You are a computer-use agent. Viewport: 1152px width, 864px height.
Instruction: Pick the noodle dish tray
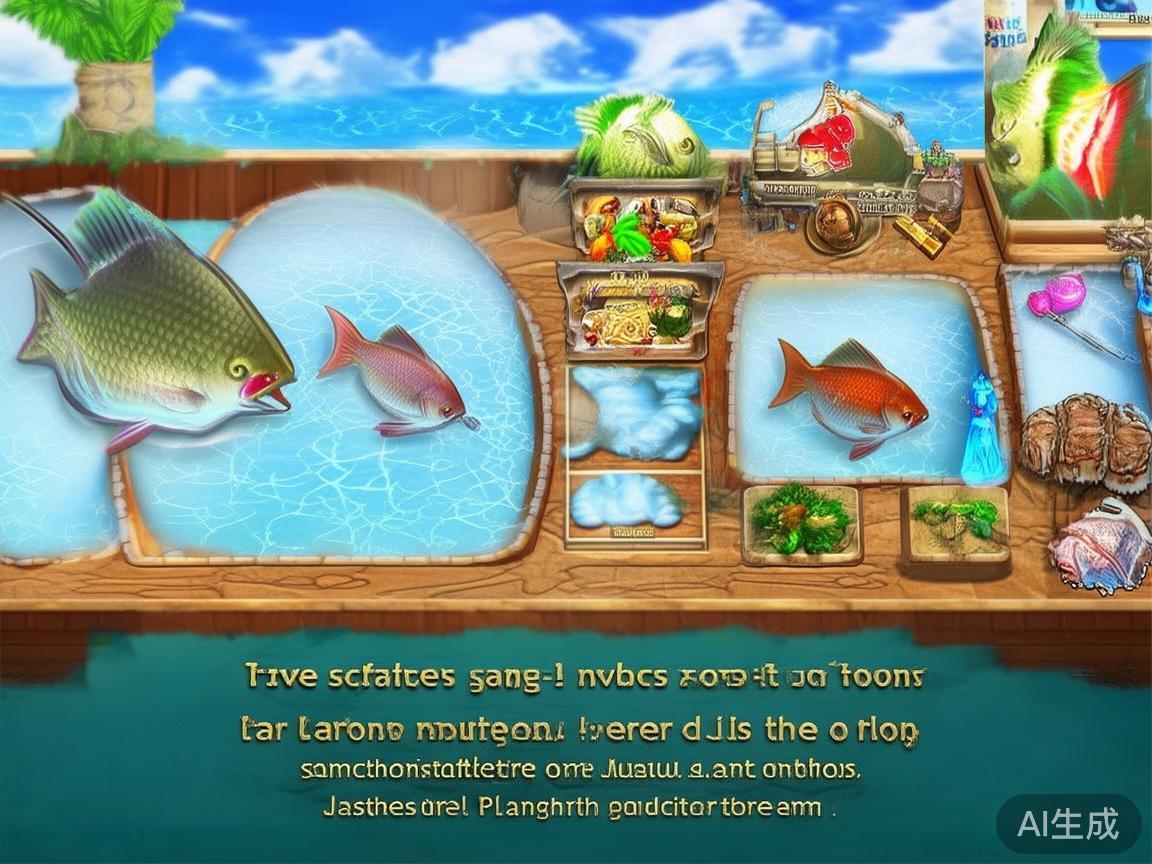click(642, 311)
